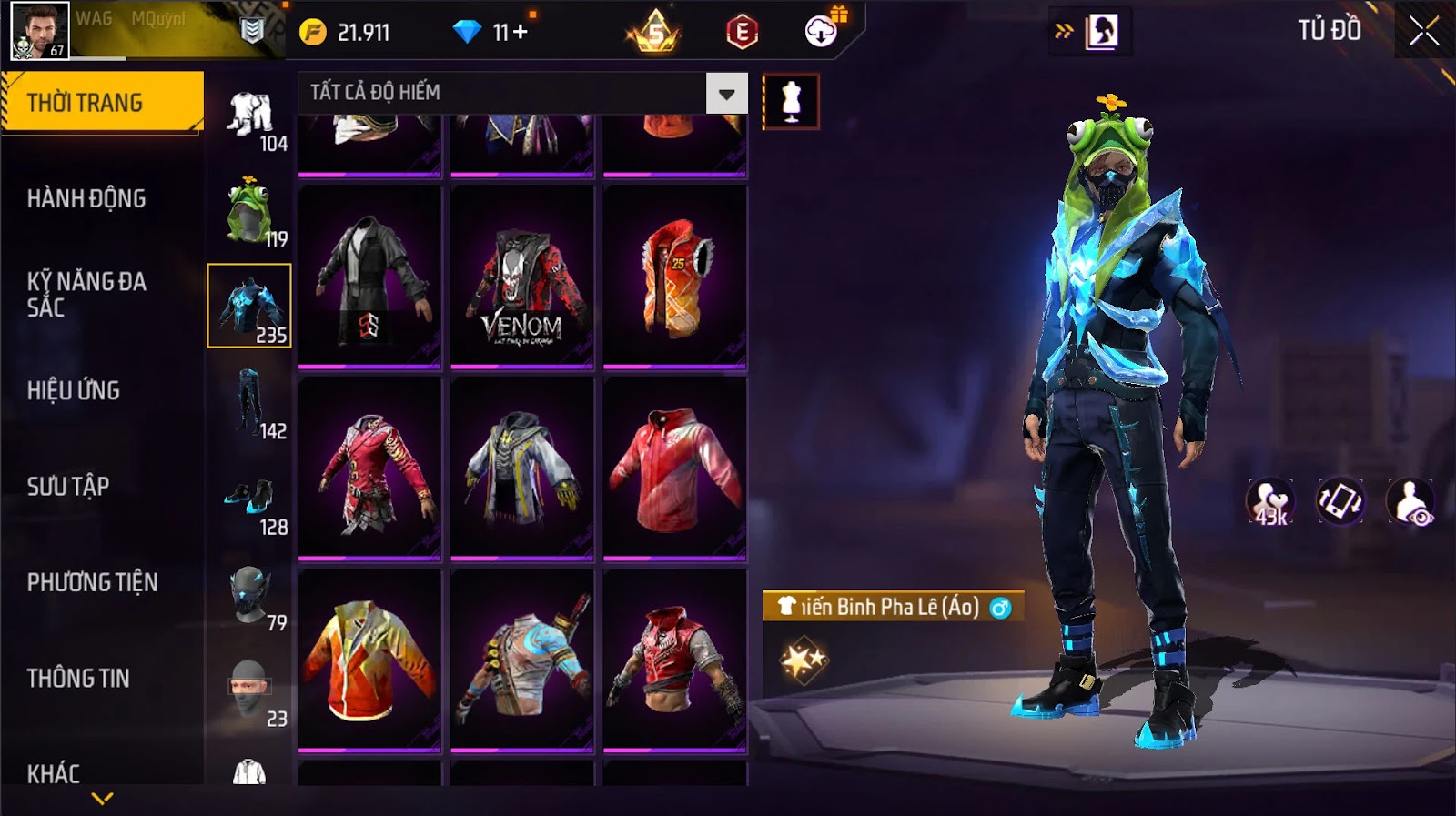Open the mask category with 79 items
This screenshot has width=1456, height=816.
[249, 597]
